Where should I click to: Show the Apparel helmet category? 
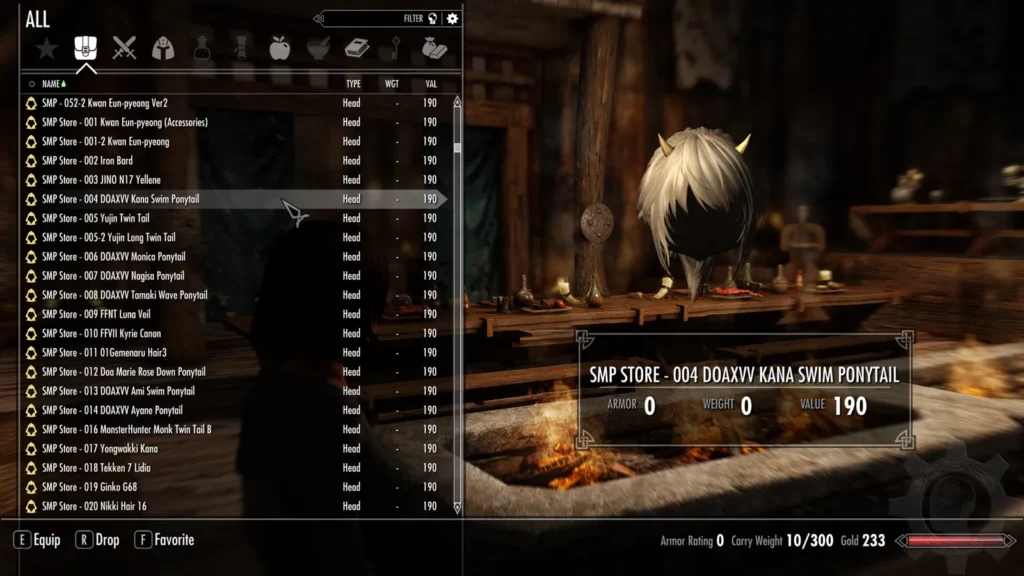(x=163, y=48)
